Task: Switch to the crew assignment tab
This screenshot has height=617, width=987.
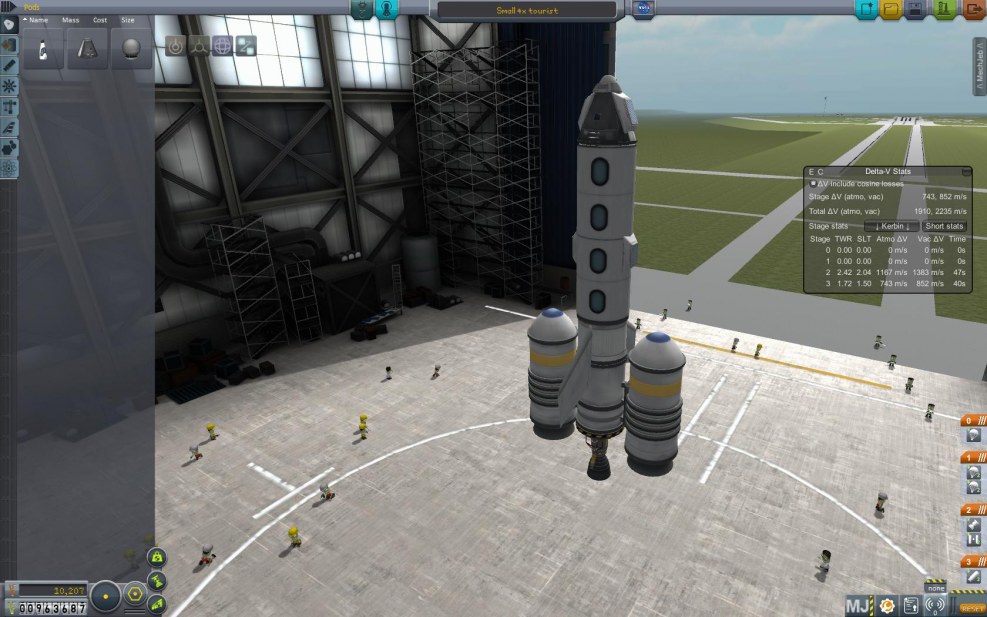Action: click(387, 10)
